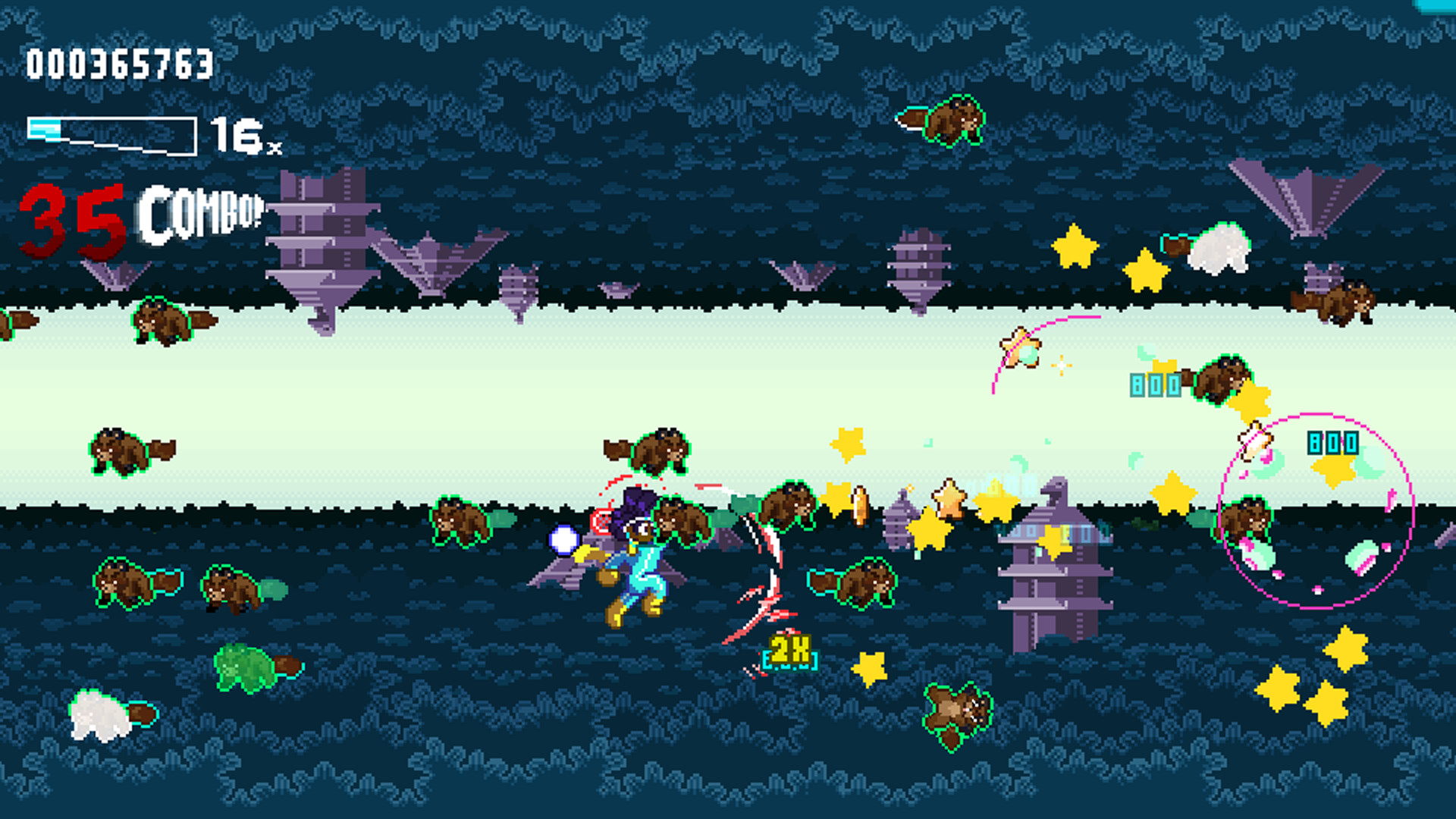Open the floating pagoda structure at top center
The width and height of the screenshot is (1456, 819).
pos(918,265)
